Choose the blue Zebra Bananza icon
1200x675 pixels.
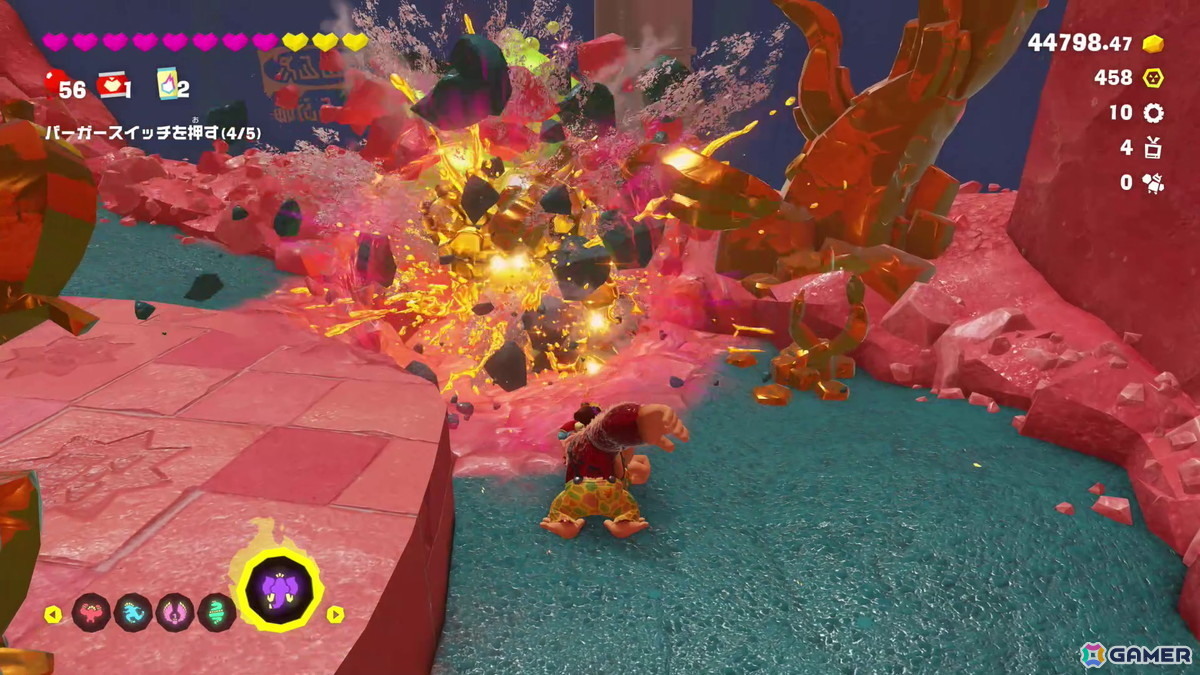pyautogui.click(x=133, y=612)
